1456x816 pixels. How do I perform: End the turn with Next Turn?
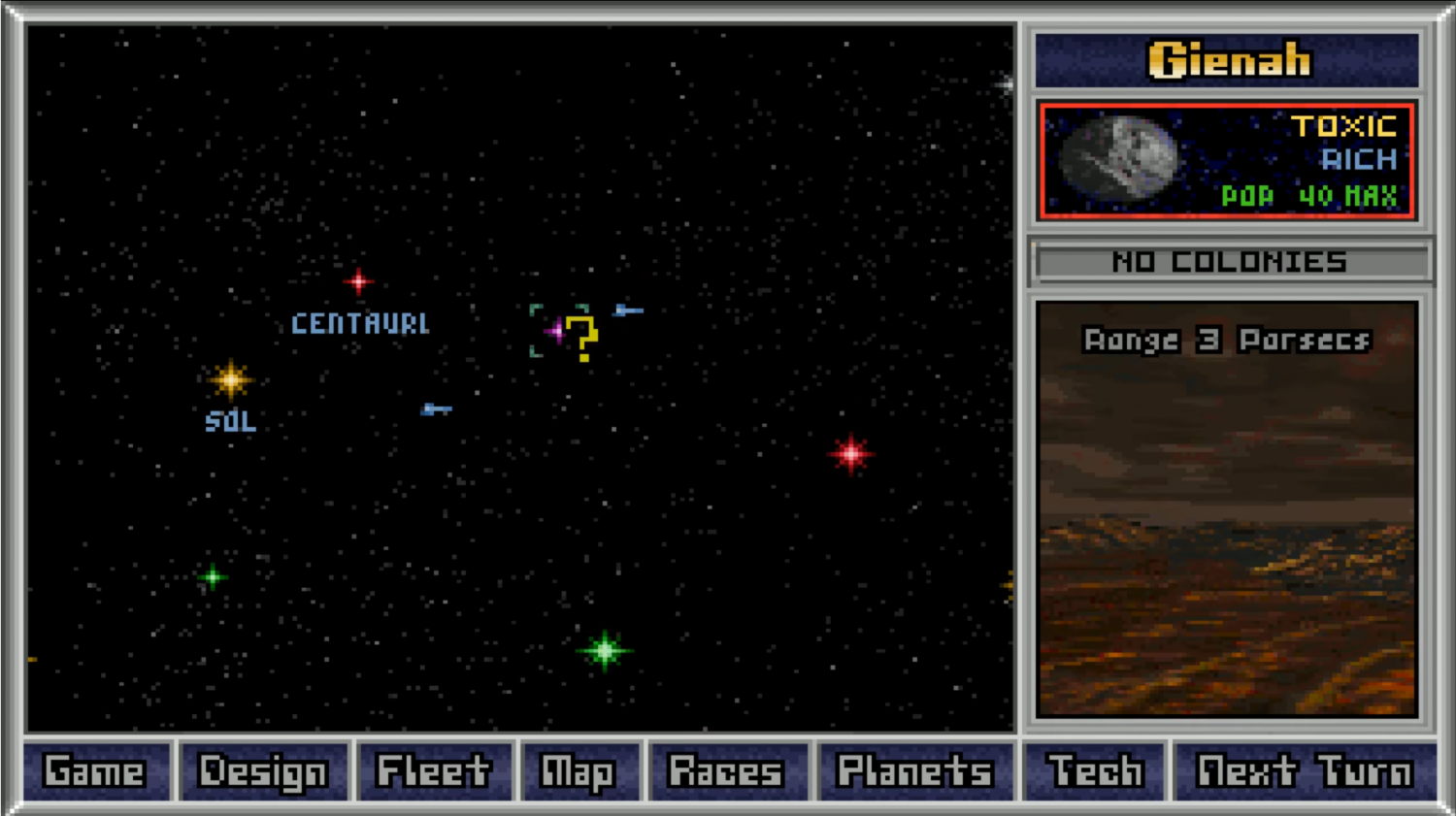pos(1305,772)
